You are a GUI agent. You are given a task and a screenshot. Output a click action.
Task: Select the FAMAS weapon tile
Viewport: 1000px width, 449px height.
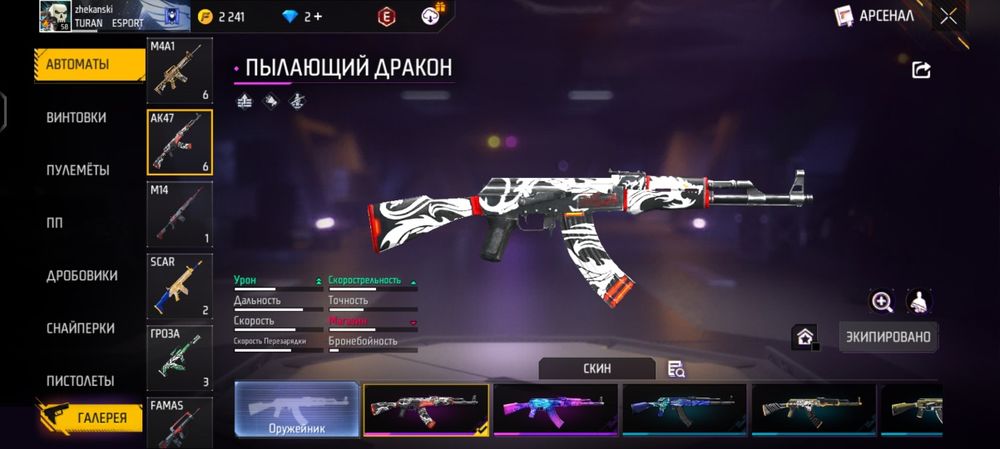point(180,422)
